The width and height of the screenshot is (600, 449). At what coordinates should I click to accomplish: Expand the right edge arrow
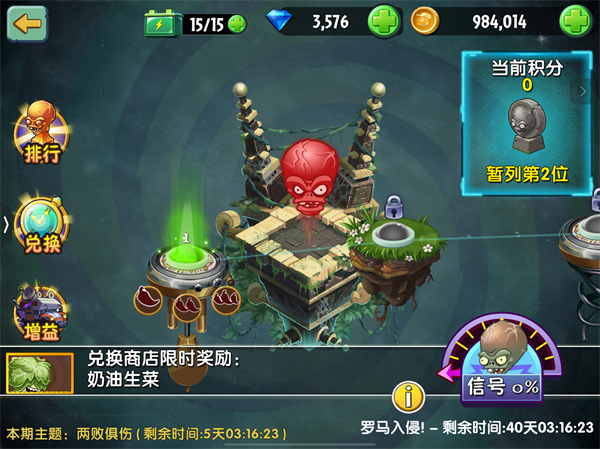[x=583, y=91]
